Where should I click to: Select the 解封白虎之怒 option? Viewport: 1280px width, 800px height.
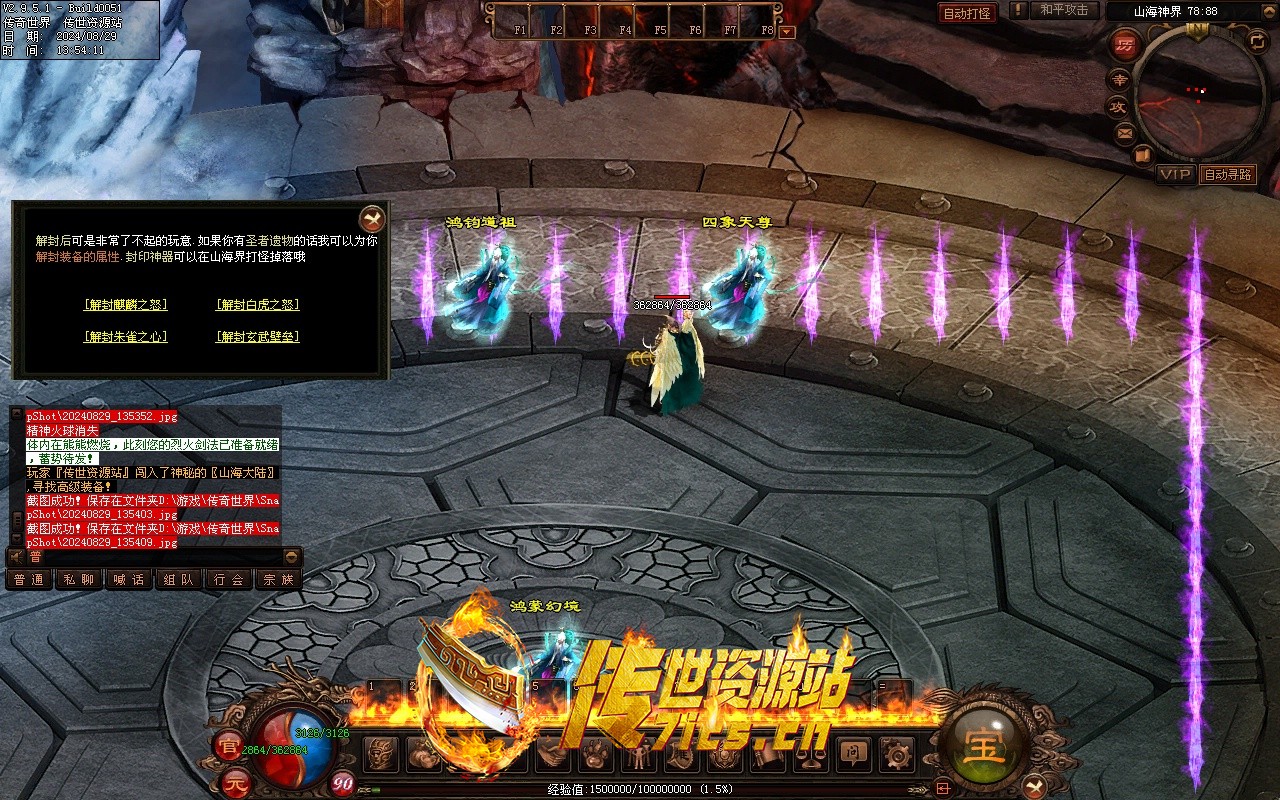coord(258,305)
